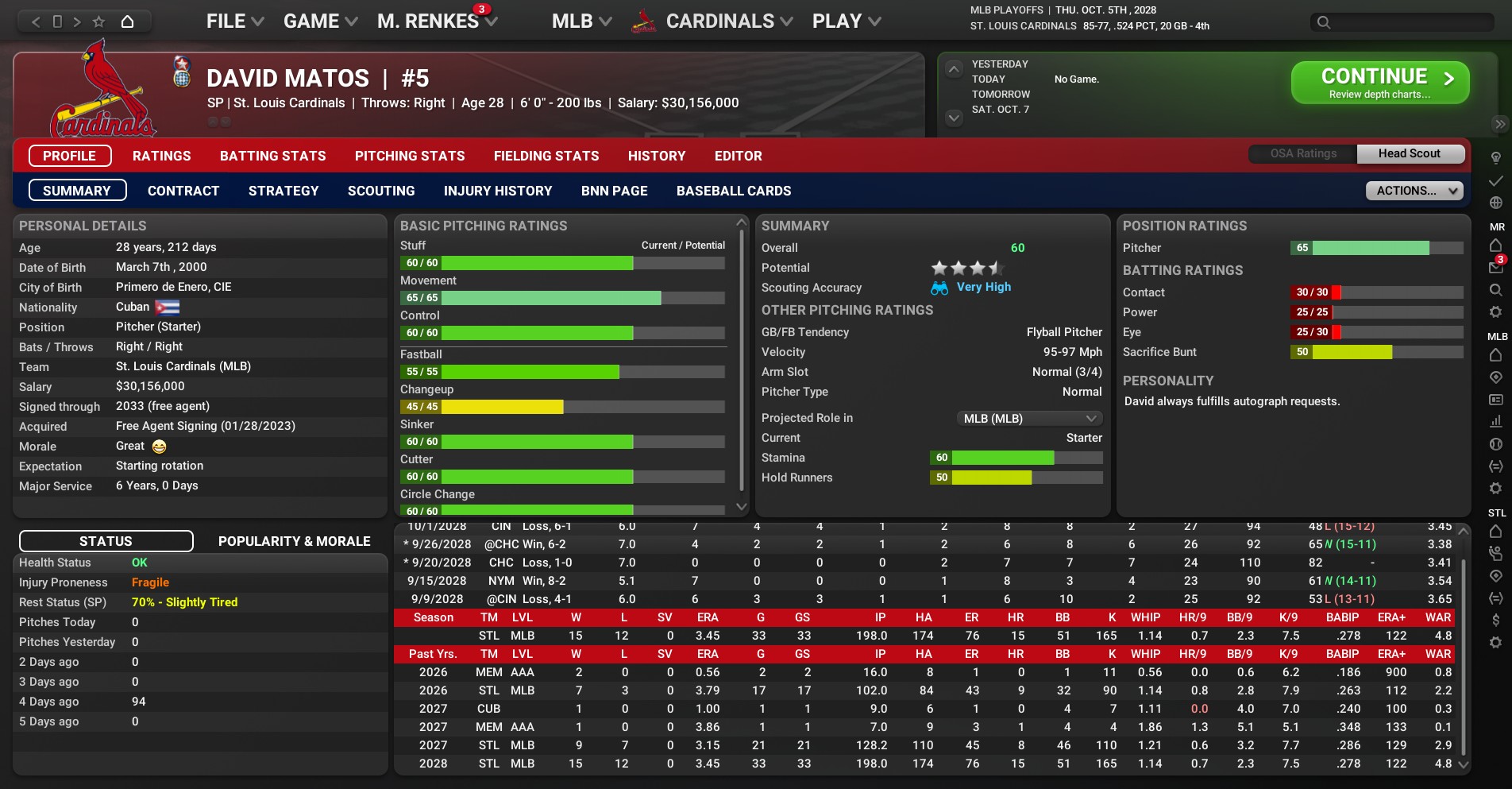
Task: Open the PITCHING STATS tab
Action: [x=410, y=156]
